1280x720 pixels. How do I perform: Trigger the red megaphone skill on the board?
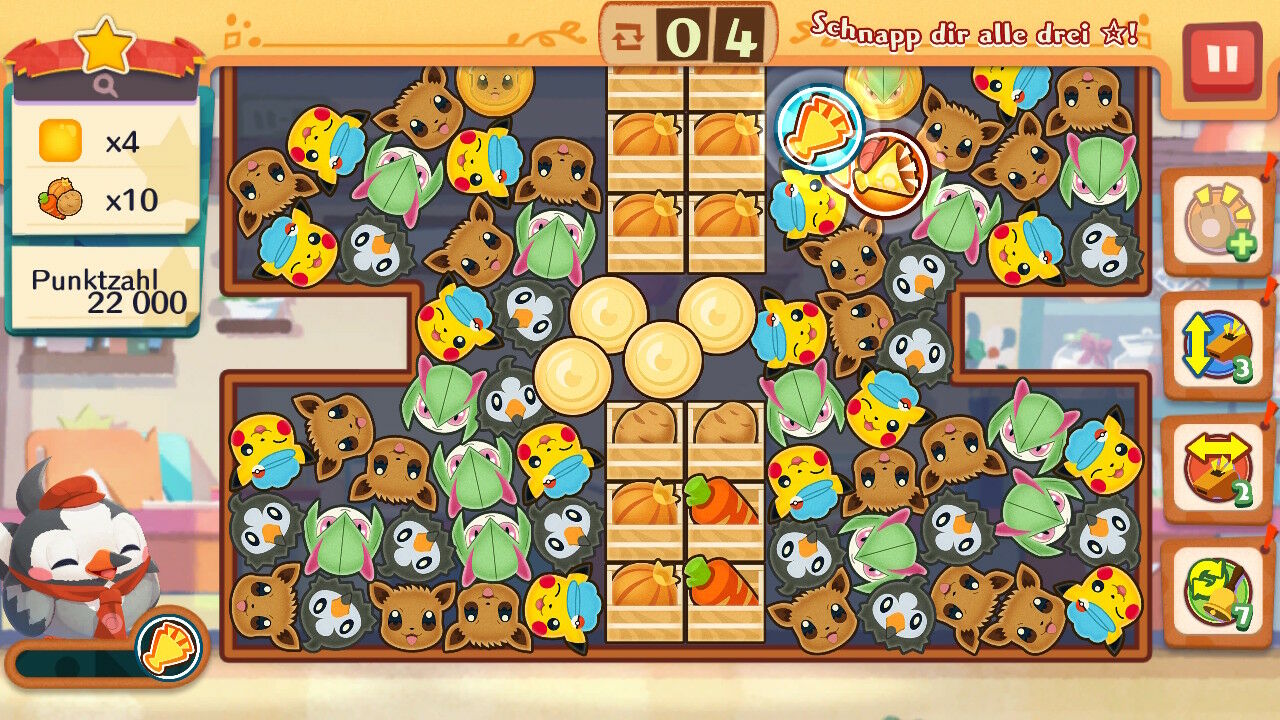(x=886, y=174)
